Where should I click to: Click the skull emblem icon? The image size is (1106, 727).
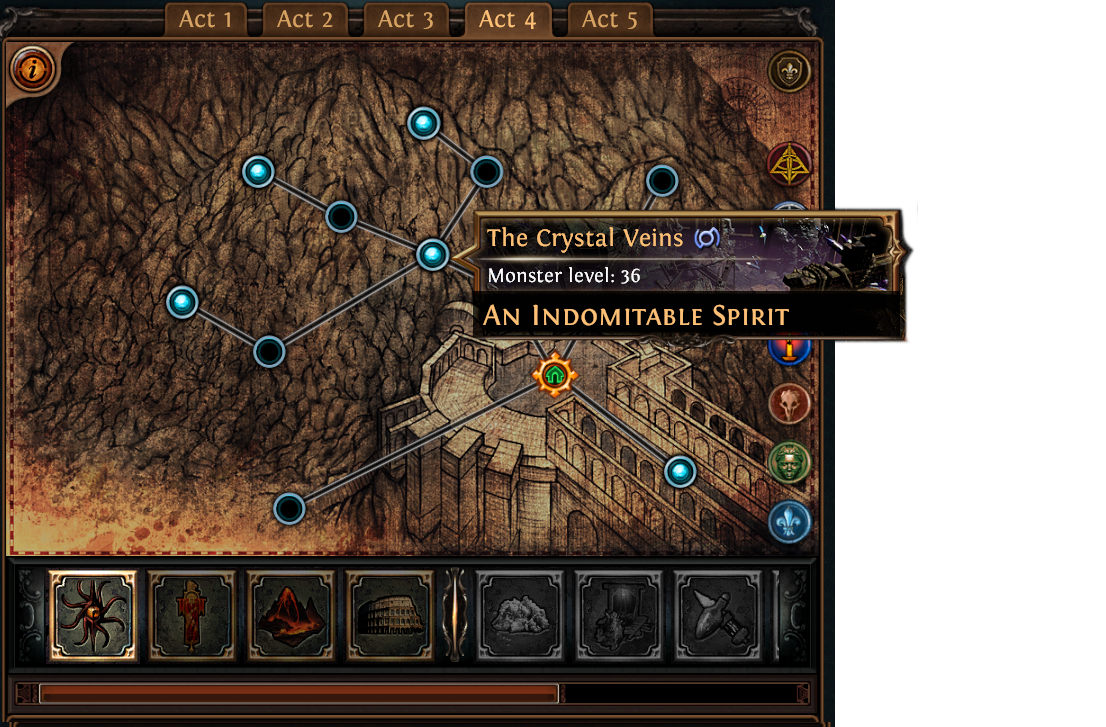(789, 404)
